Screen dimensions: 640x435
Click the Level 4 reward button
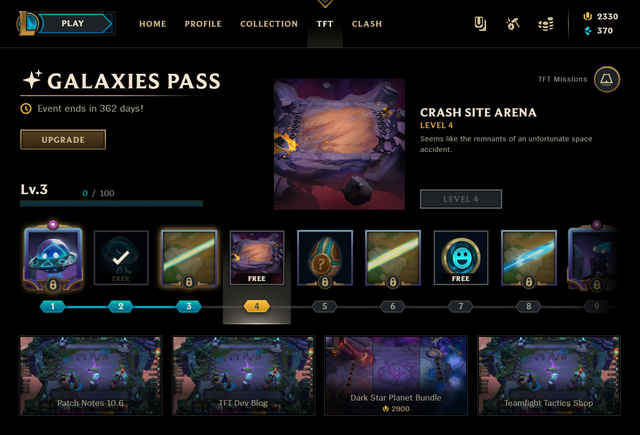pos(461,199)
